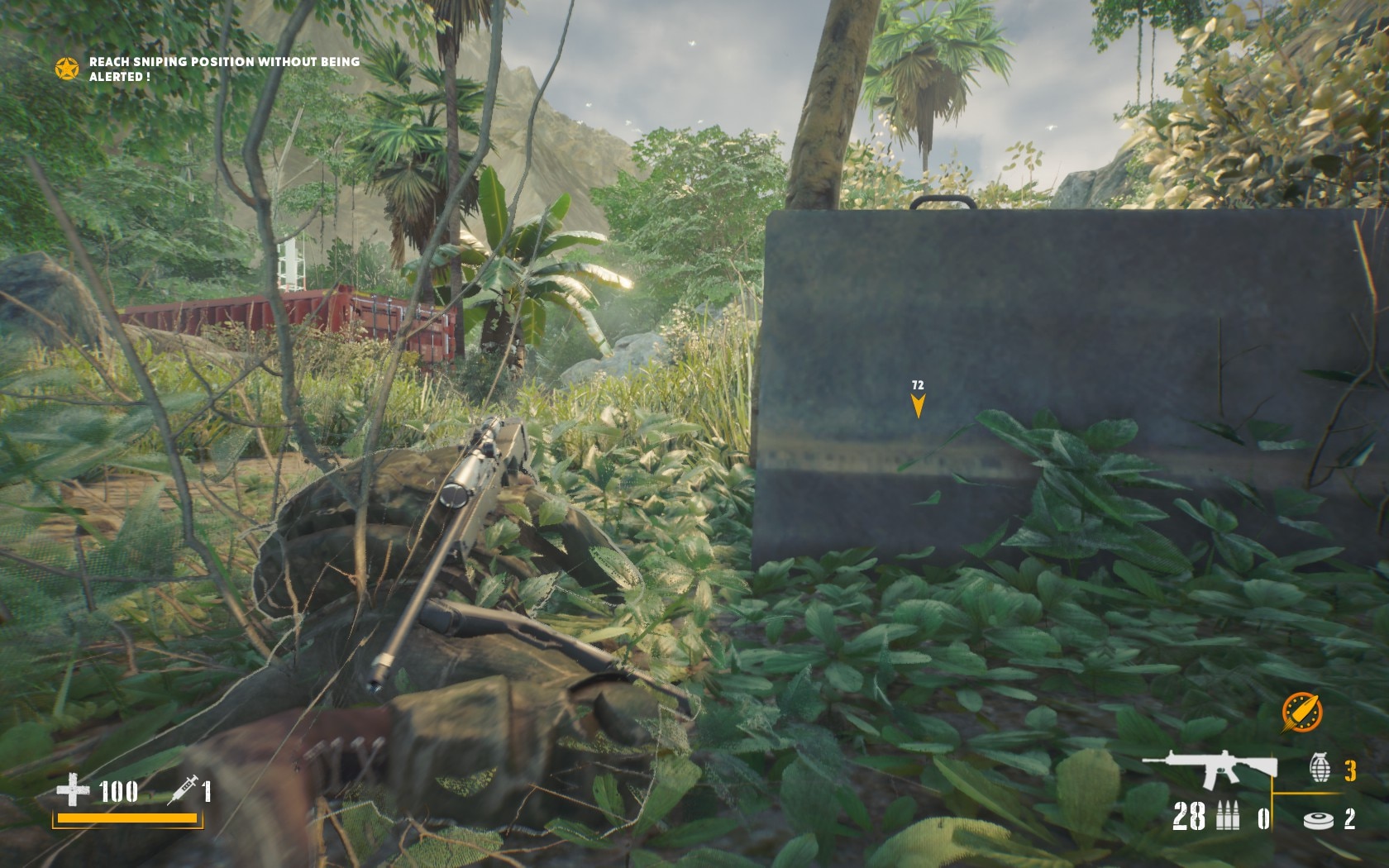Click the orange compass icon

pos(1301,712)
